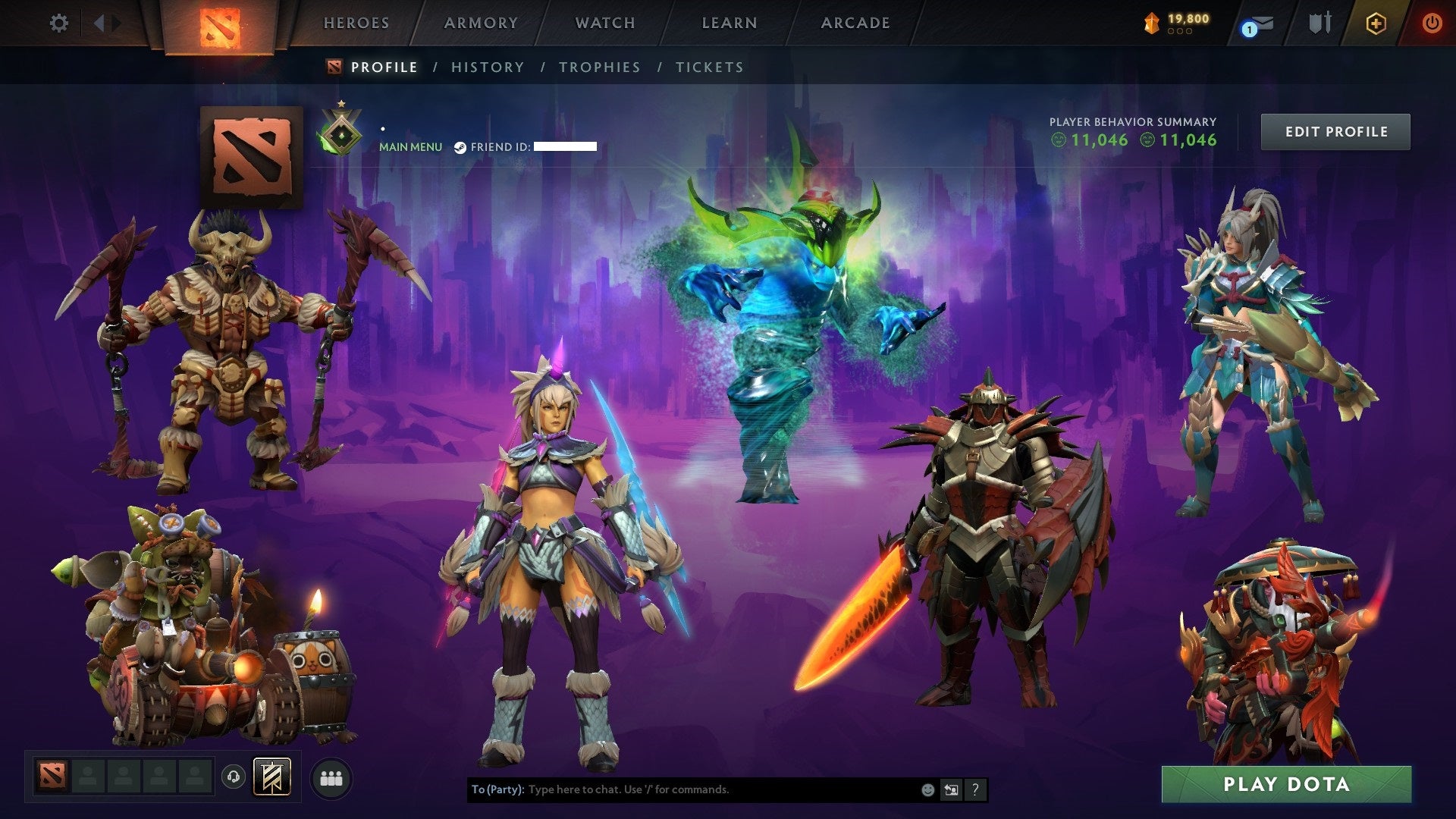Click the Steam icon beside Friend ID
This screenshot has height=819, width=1456.
point(460,146)
